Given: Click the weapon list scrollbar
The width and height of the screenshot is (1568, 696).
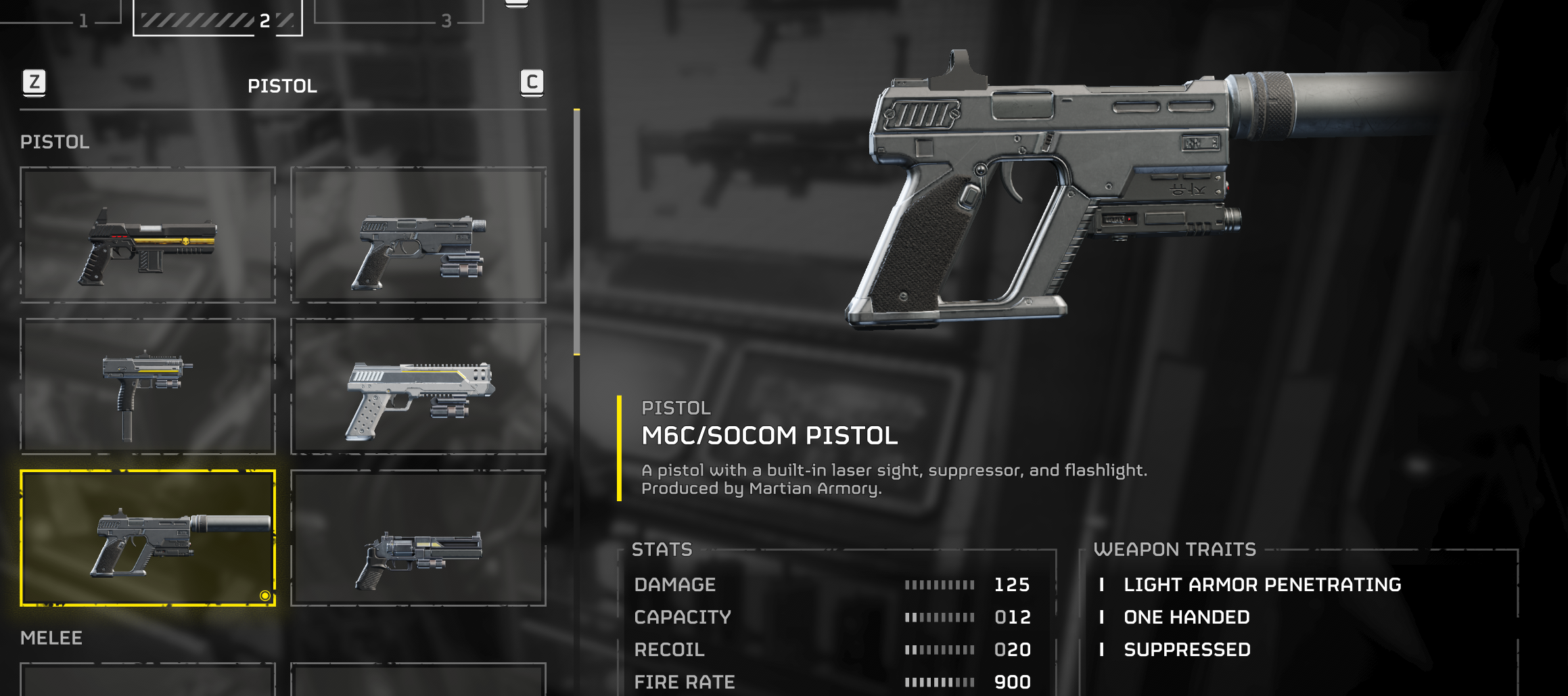Looking at the screenshot, I should [x=576, y=231].
